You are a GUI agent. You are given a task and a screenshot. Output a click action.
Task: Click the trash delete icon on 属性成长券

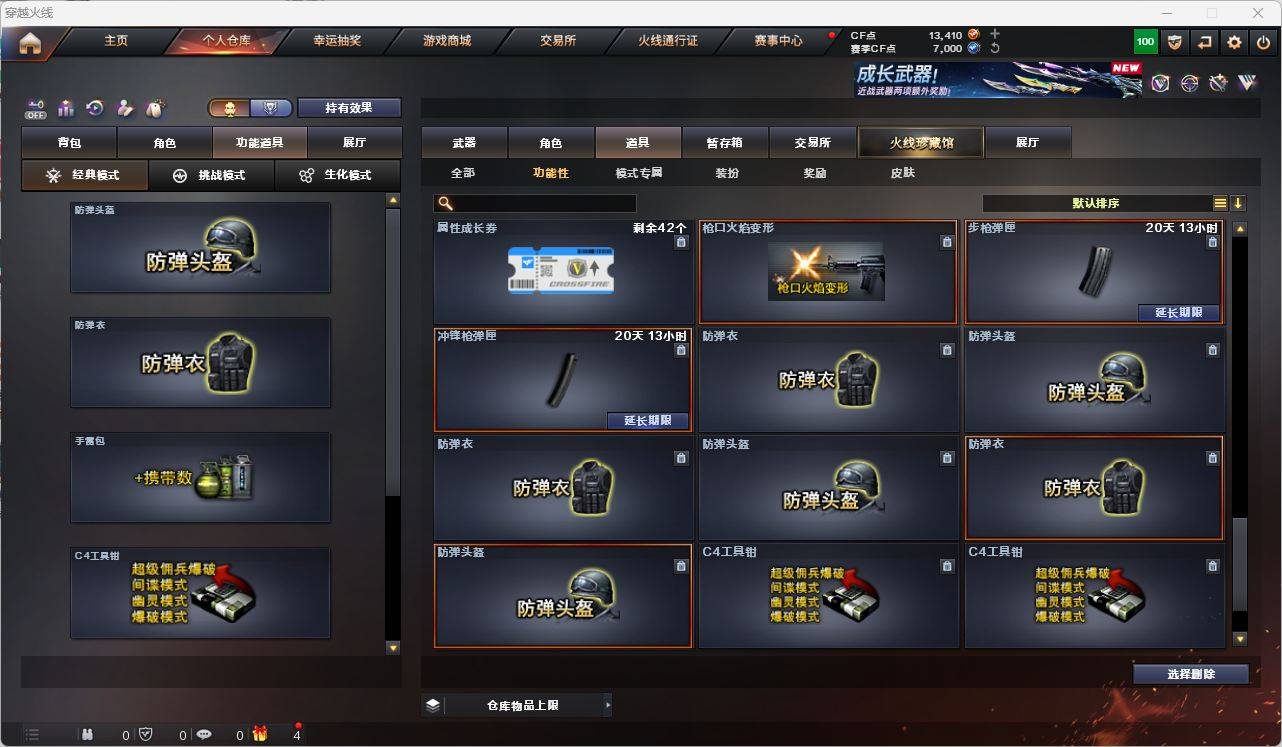[680, 240]
